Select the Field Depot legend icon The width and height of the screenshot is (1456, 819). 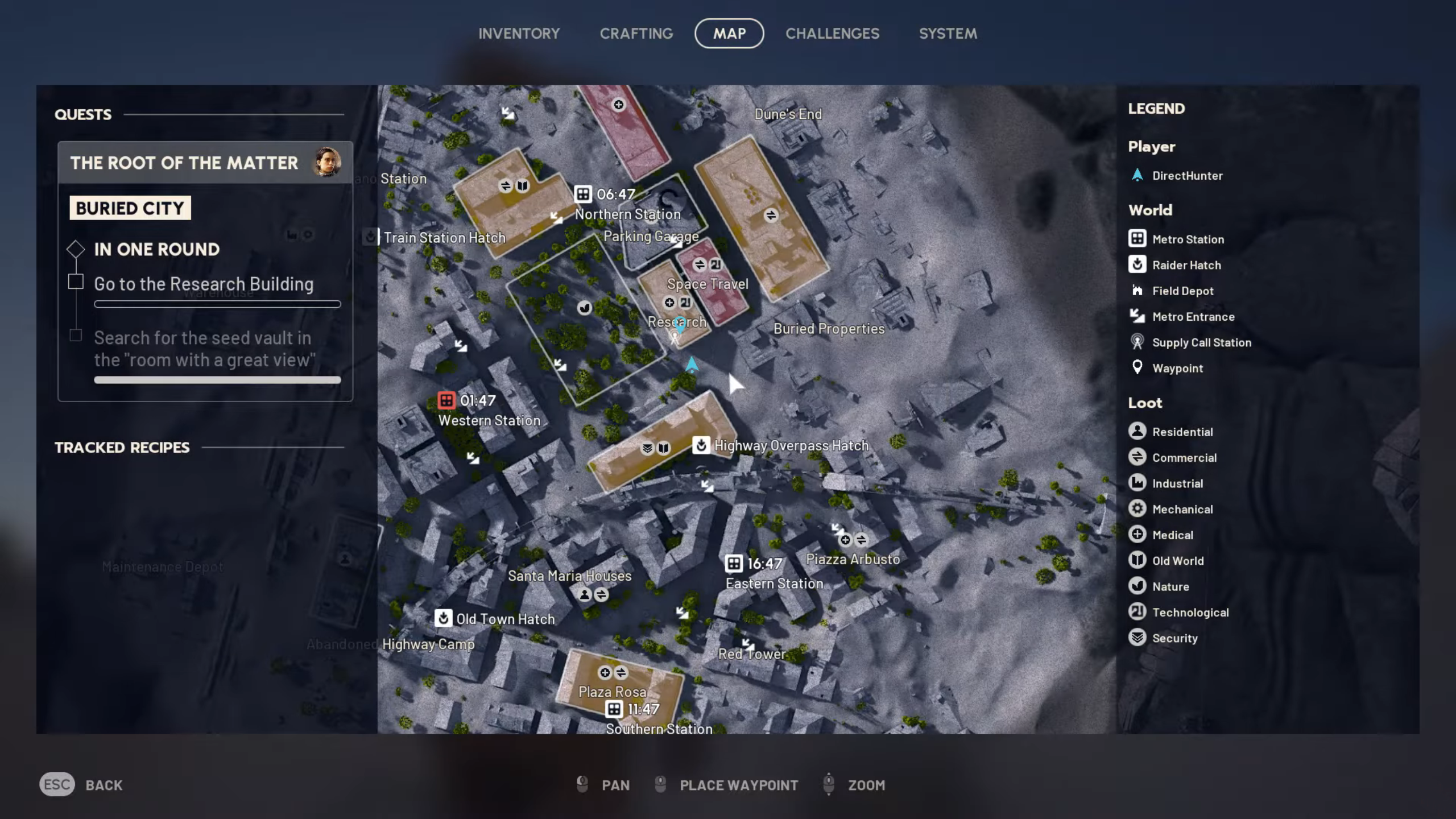(1137, 291)
